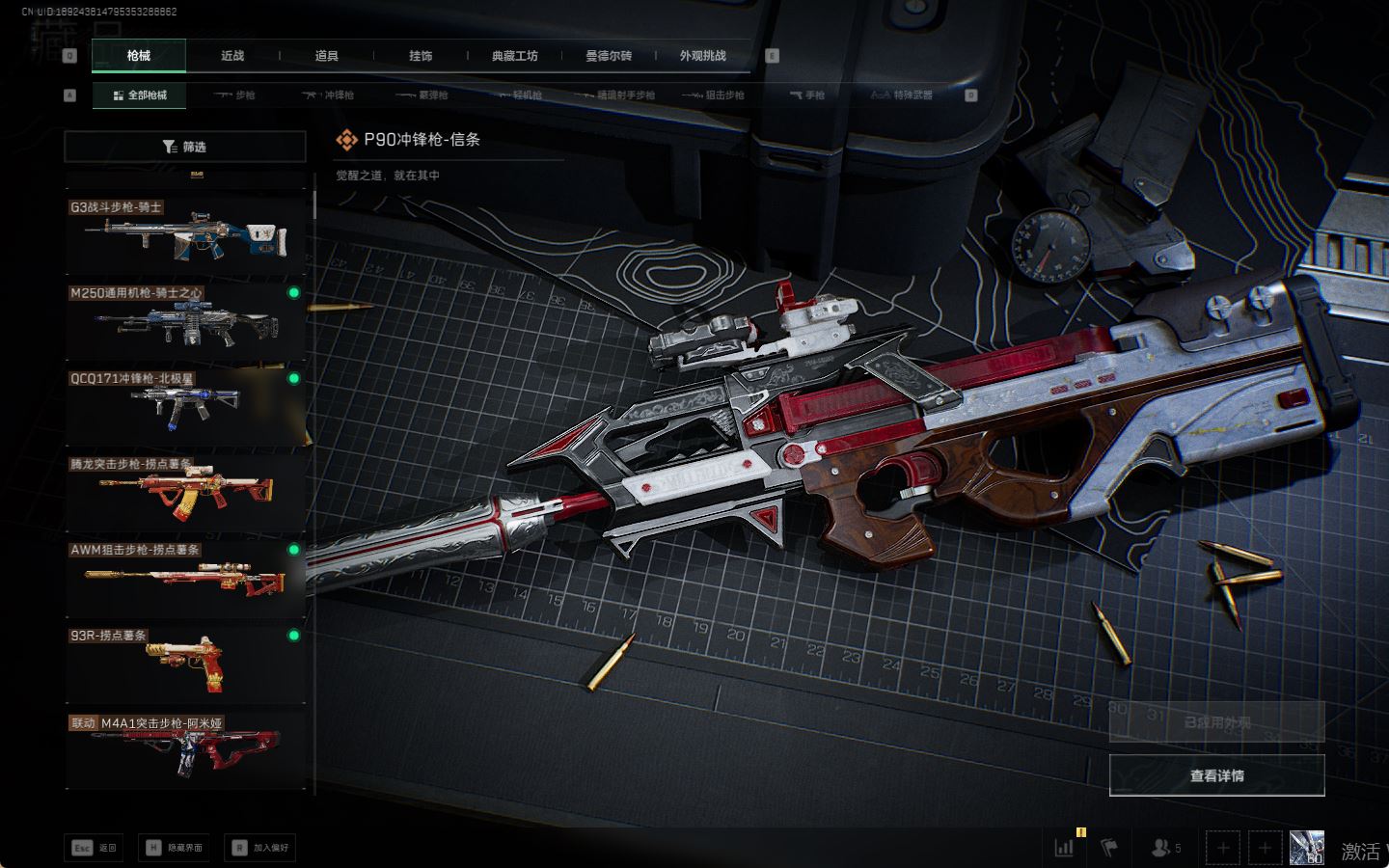Select the AWM狙击步枪 skin entry

(185, 578)
